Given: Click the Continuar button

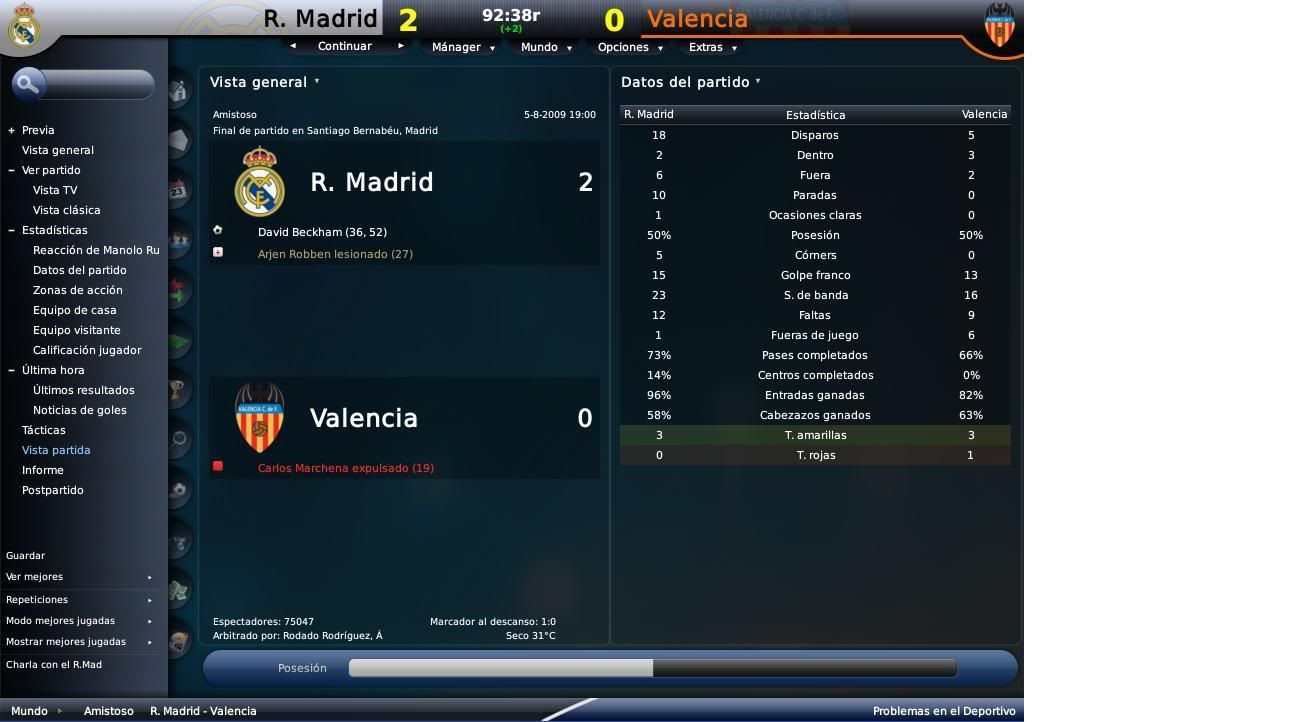Looking at the screenshot, I should [345, 46].
